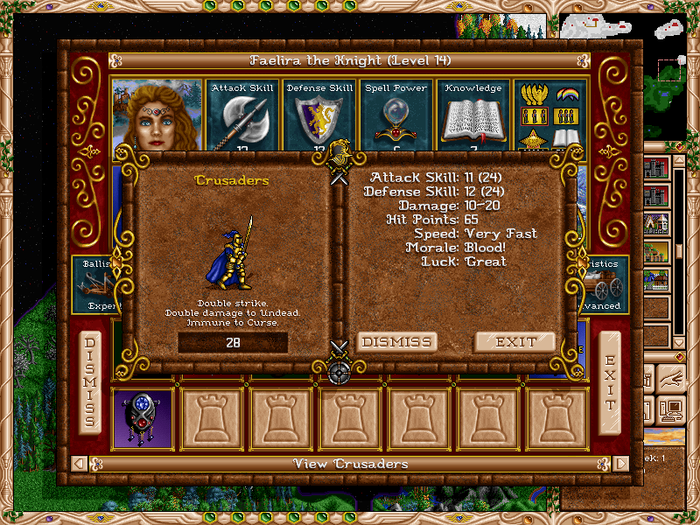Dismiss the Crusaders troop from the popup
Viewport: 700px width, 525px height.
tap(397, 342)
